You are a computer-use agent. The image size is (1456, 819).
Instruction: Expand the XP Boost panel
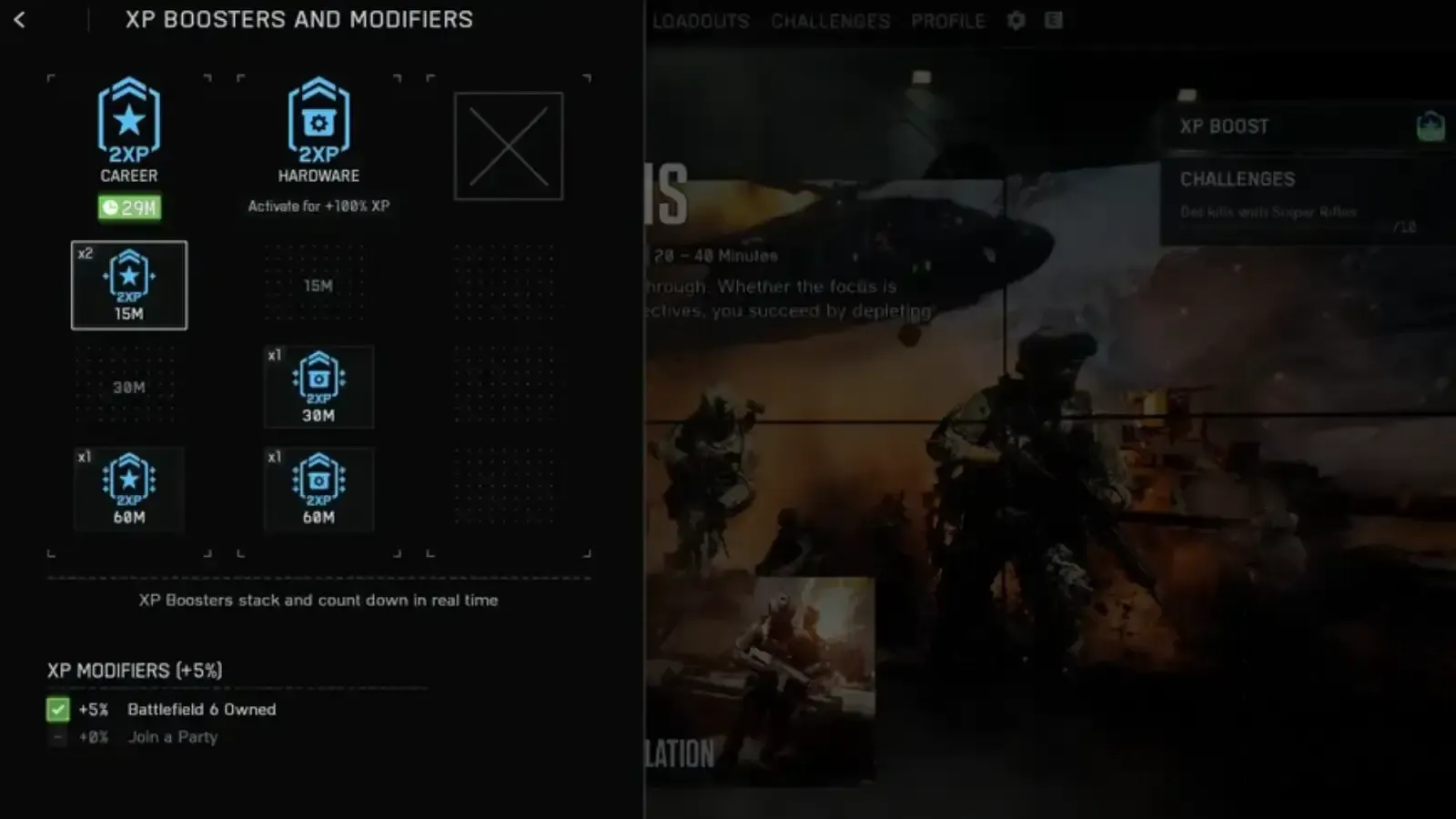tap(1301, 126)
